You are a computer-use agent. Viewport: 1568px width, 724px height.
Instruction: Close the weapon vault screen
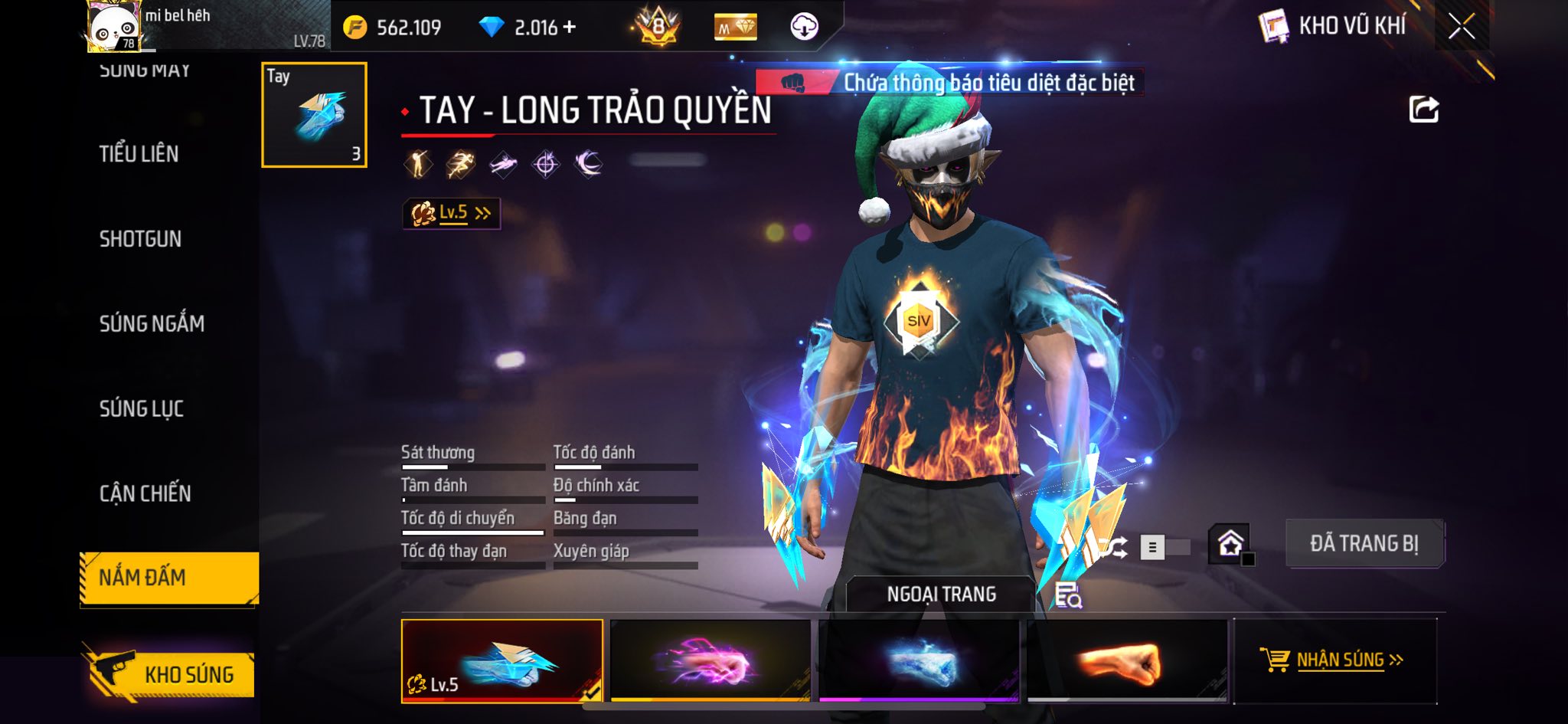pos(1461,27)
